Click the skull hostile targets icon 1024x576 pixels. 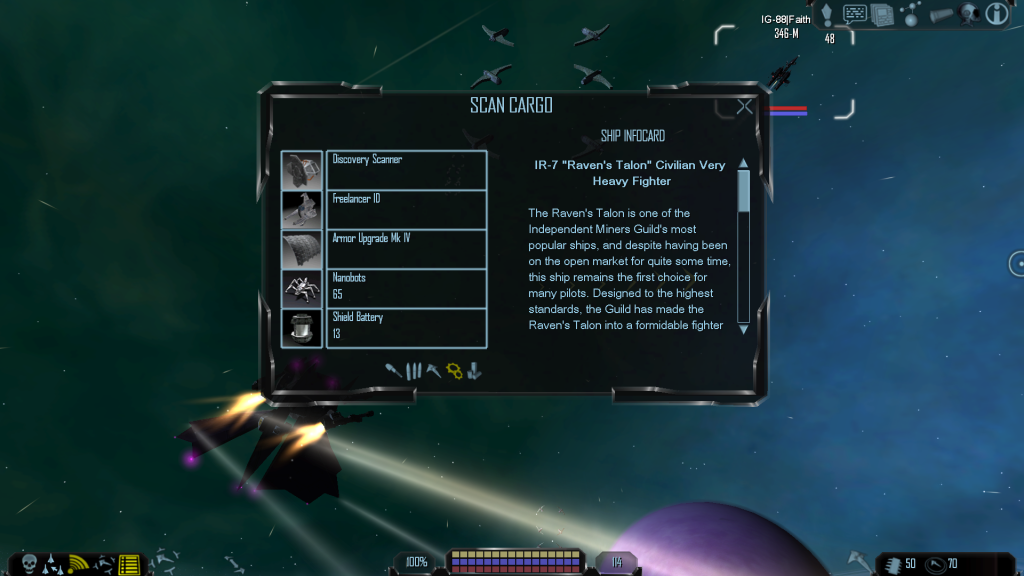click(x=28, y=563)
